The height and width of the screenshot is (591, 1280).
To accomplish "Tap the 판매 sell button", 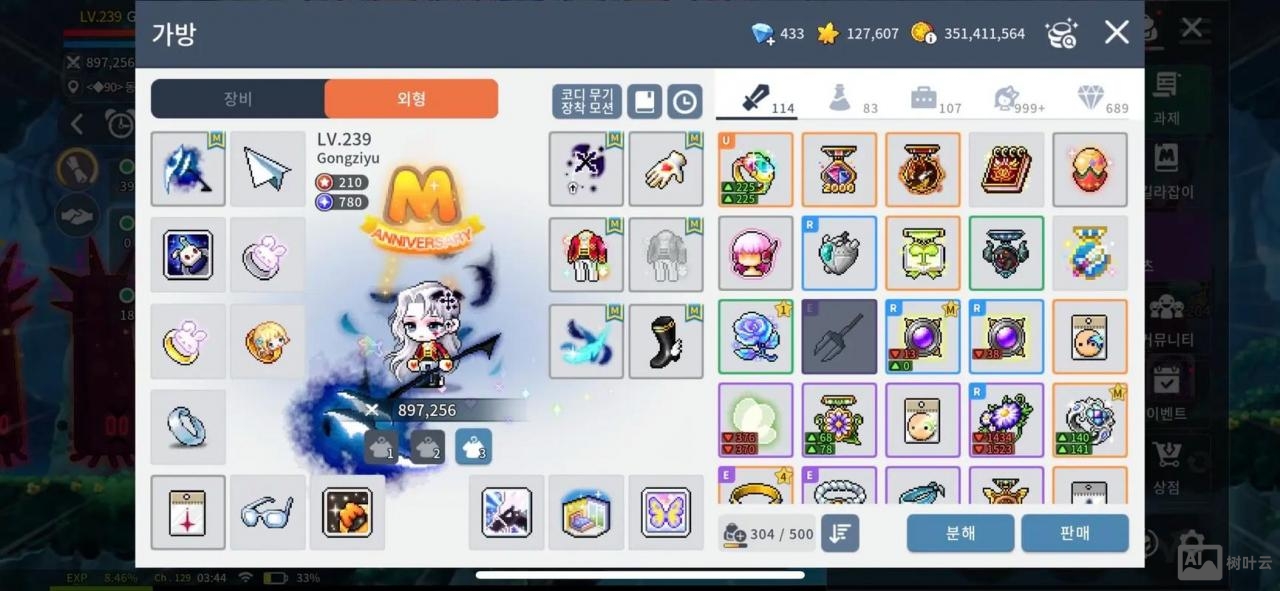I will pos(1074,533).
